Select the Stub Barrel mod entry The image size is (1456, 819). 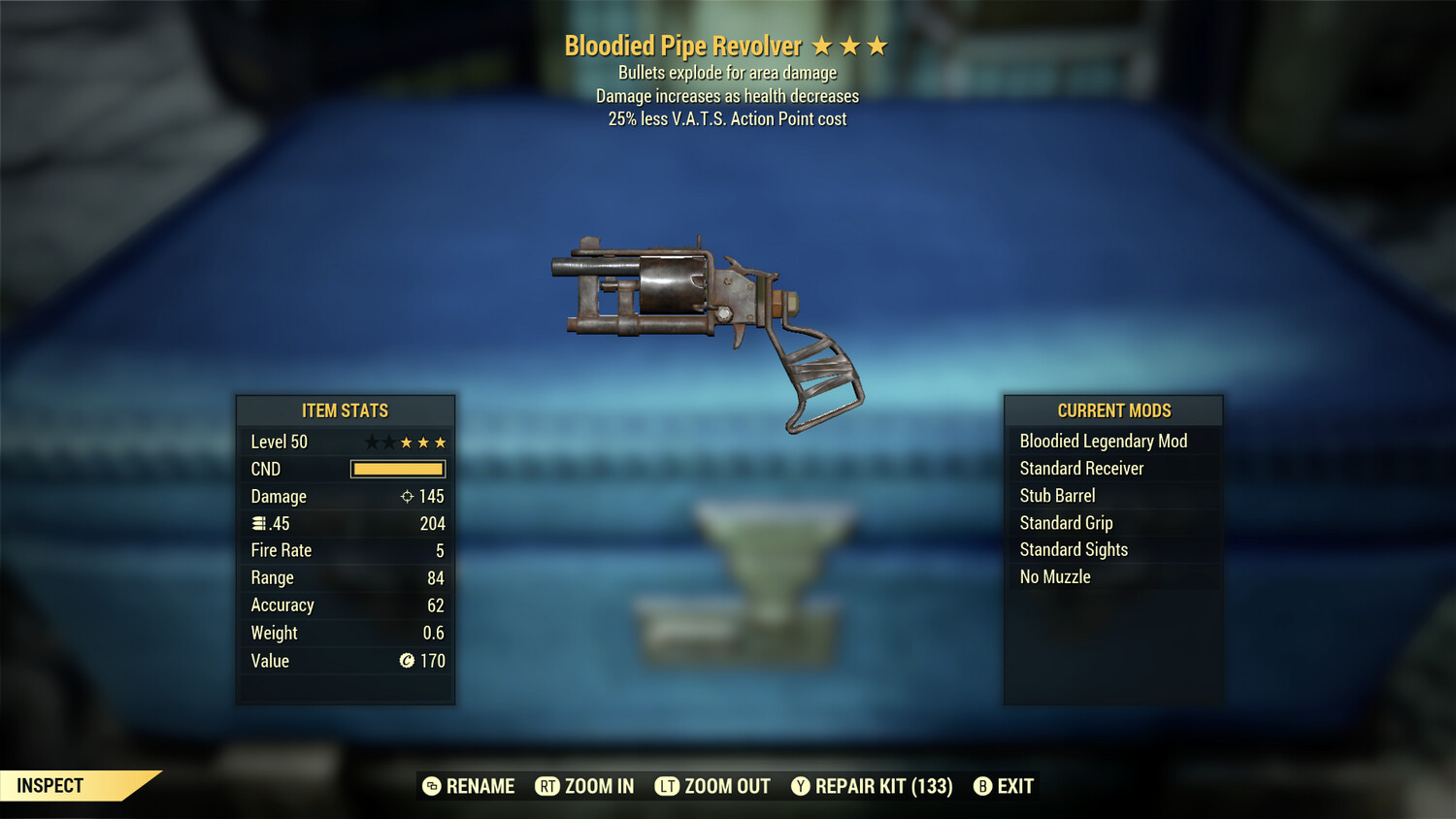(x=1057, y=495)
